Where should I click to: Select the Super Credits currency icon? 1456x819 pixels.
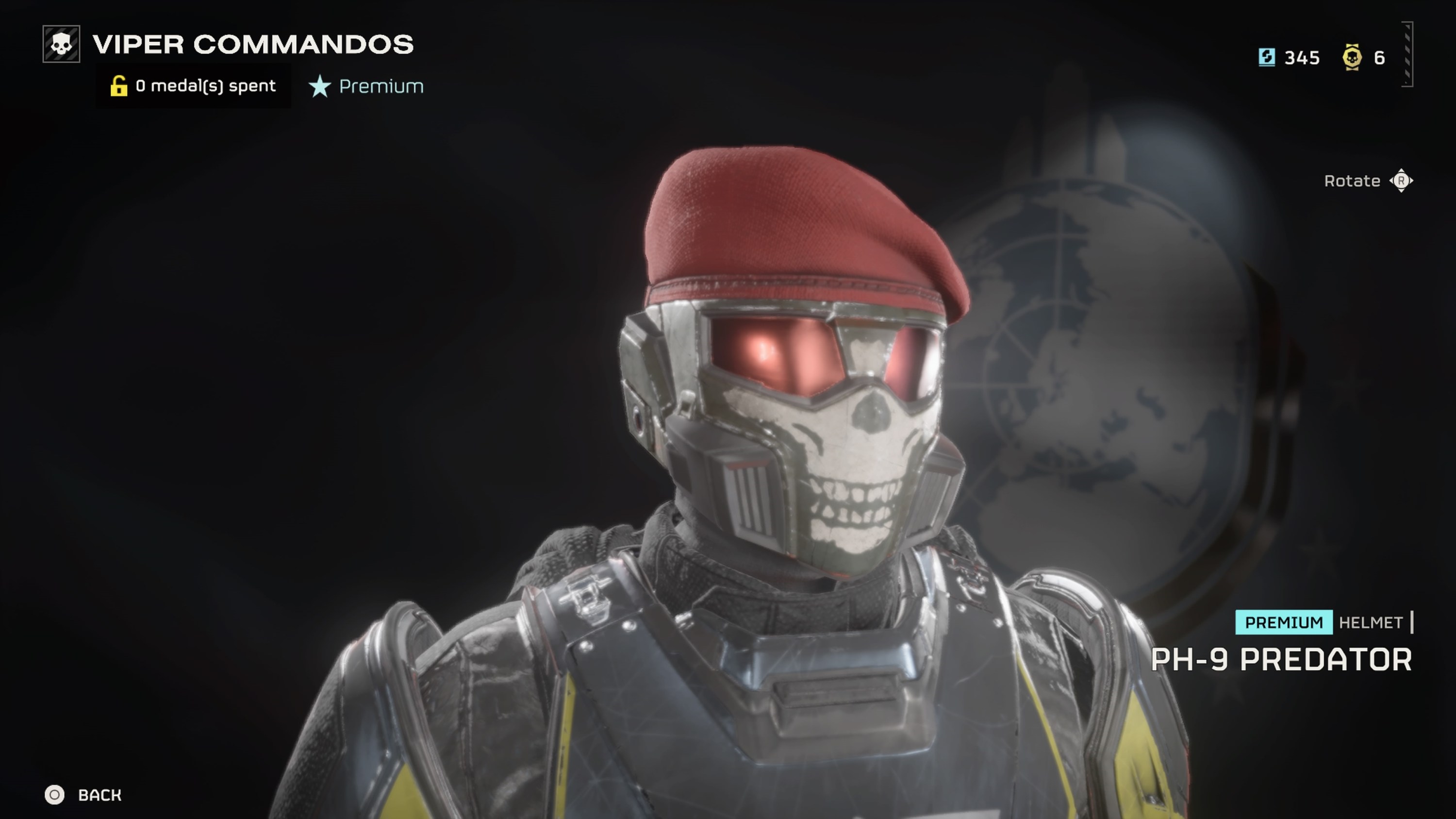coord(1268,57)
